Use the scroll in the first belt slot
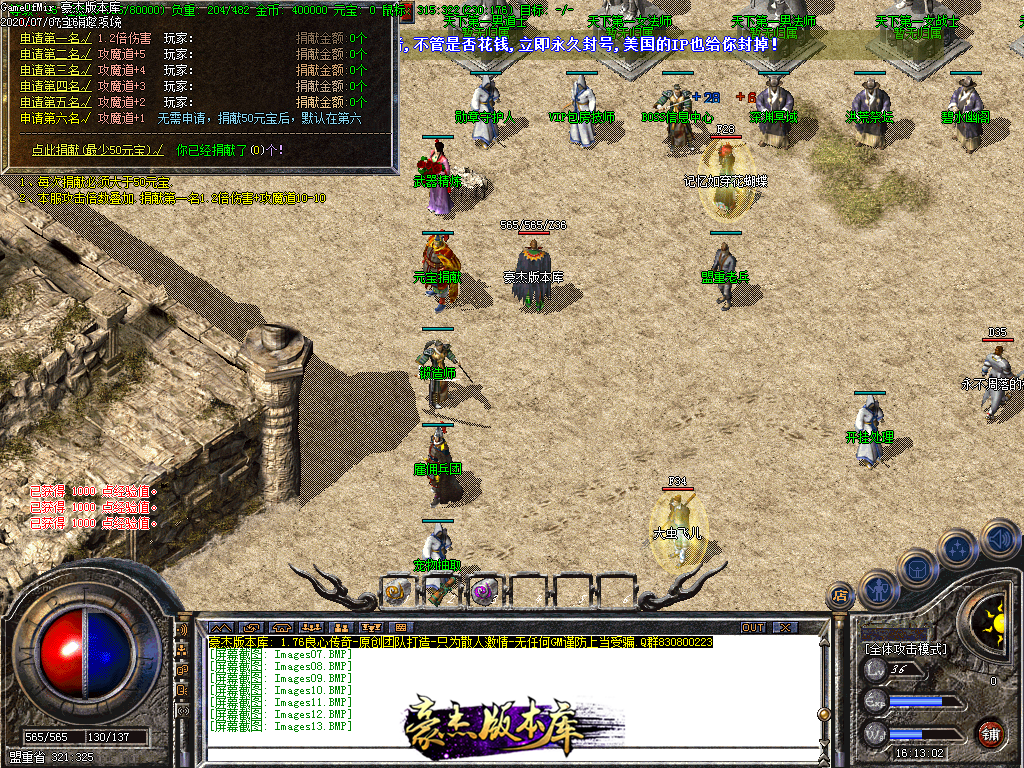This screenshot has width=1024, height=768. click(x=397, y=591)
